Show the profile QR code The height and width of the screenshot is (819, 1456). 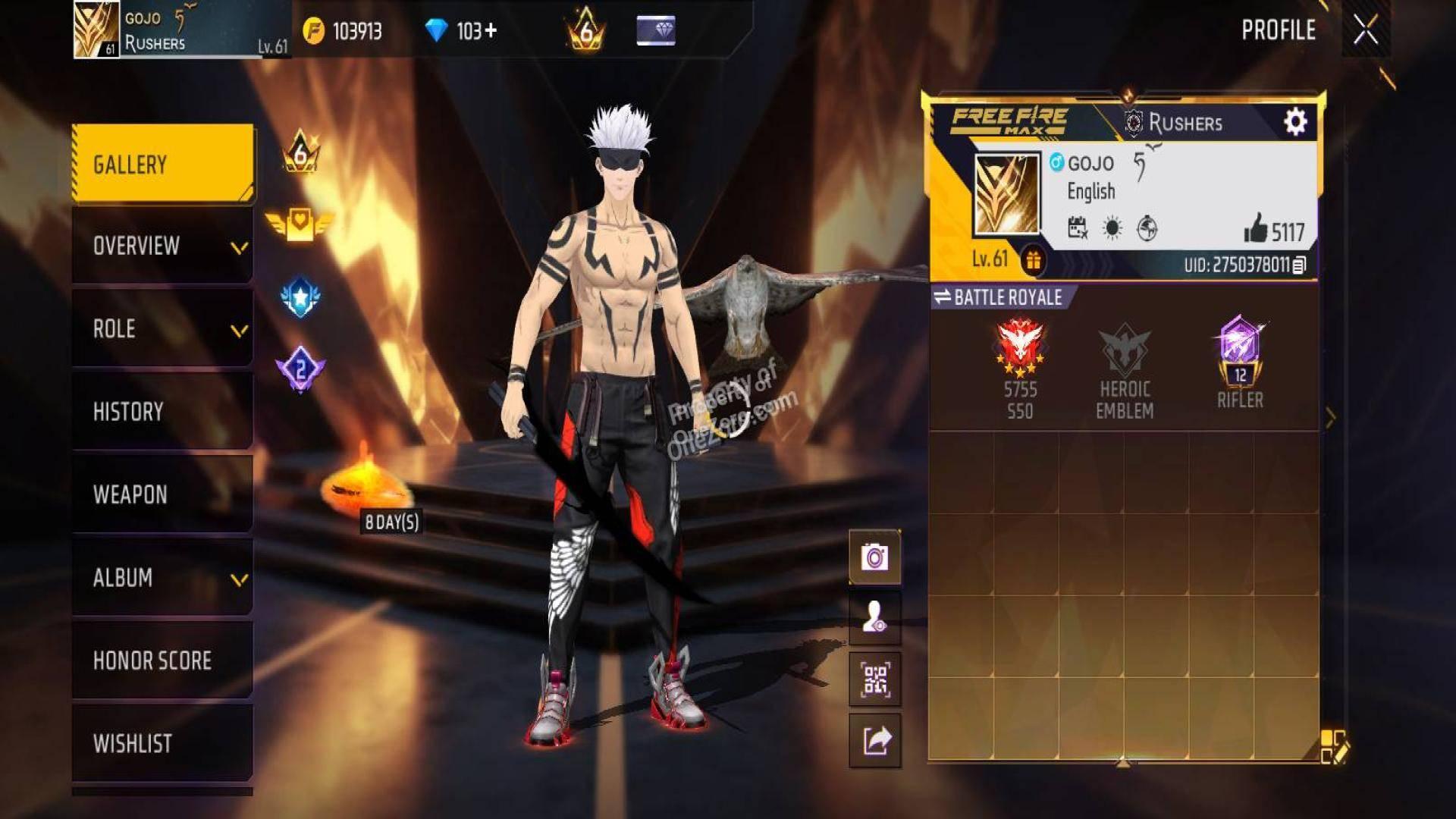[875, 679]
